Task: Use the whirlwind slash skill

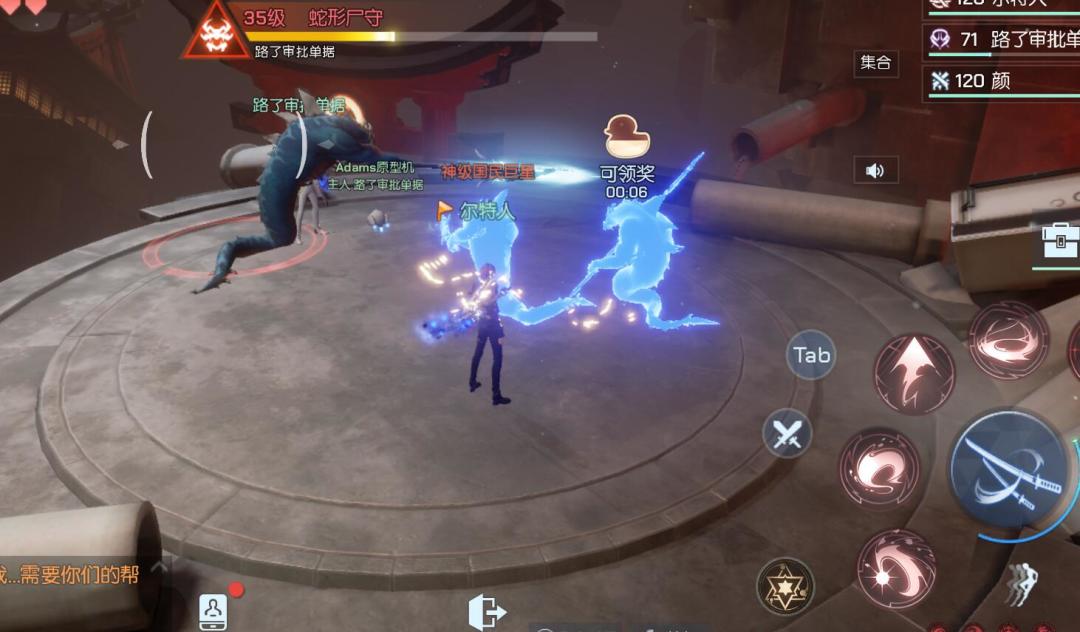Action: click(1008, 339)
